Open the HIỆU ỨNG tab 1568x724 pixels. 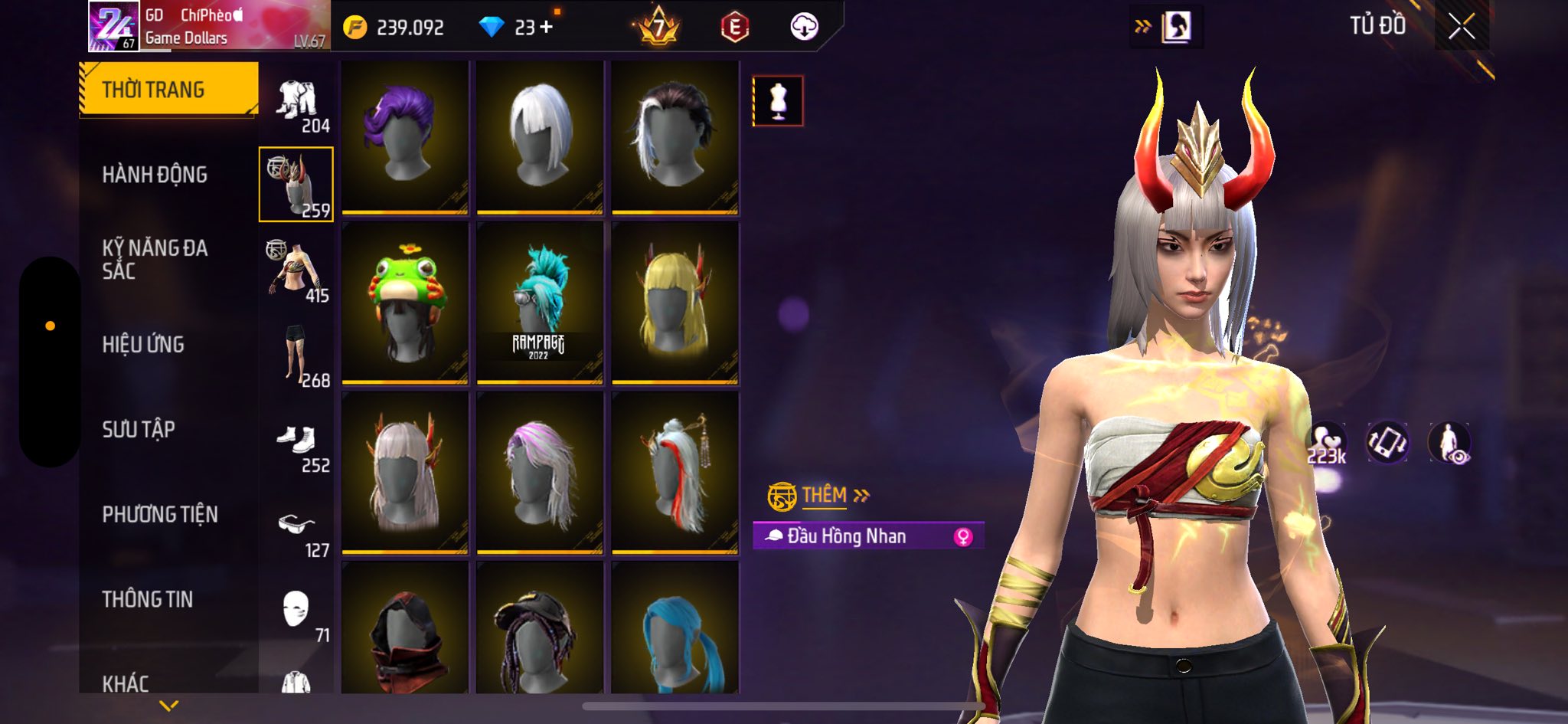tap(143, 345)
